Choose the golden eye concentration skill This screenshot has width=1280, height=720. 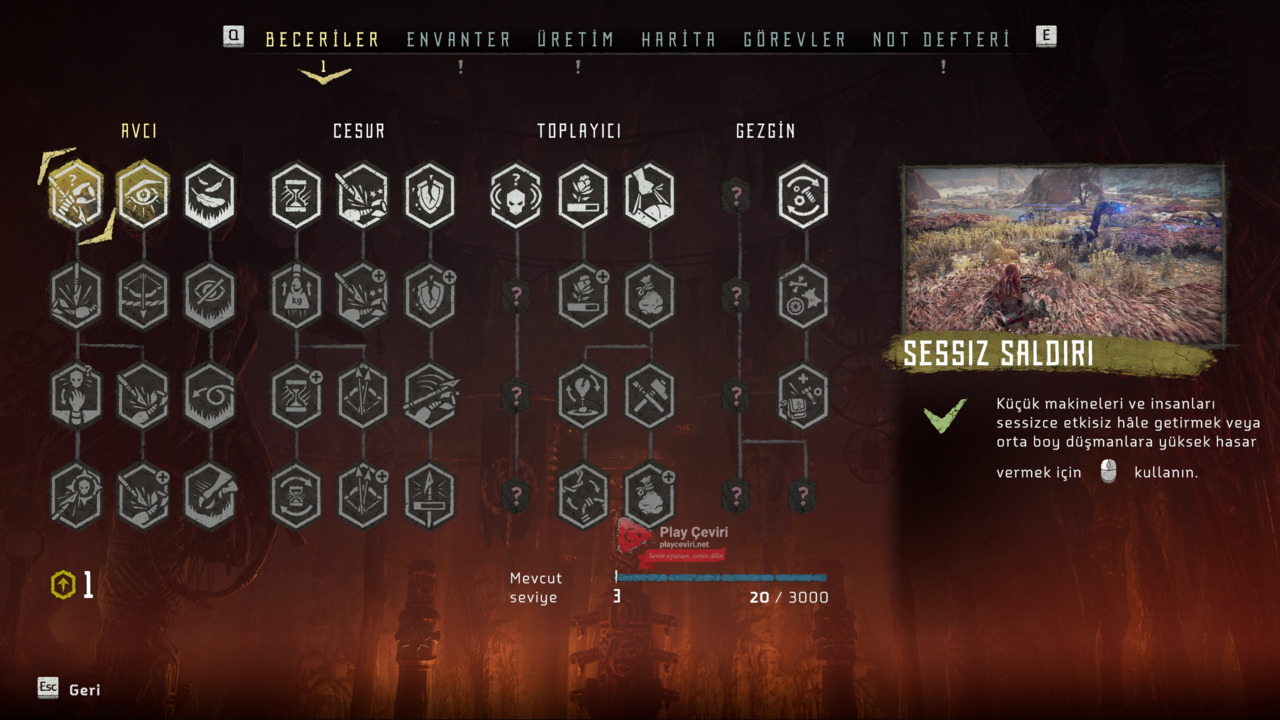142,195
